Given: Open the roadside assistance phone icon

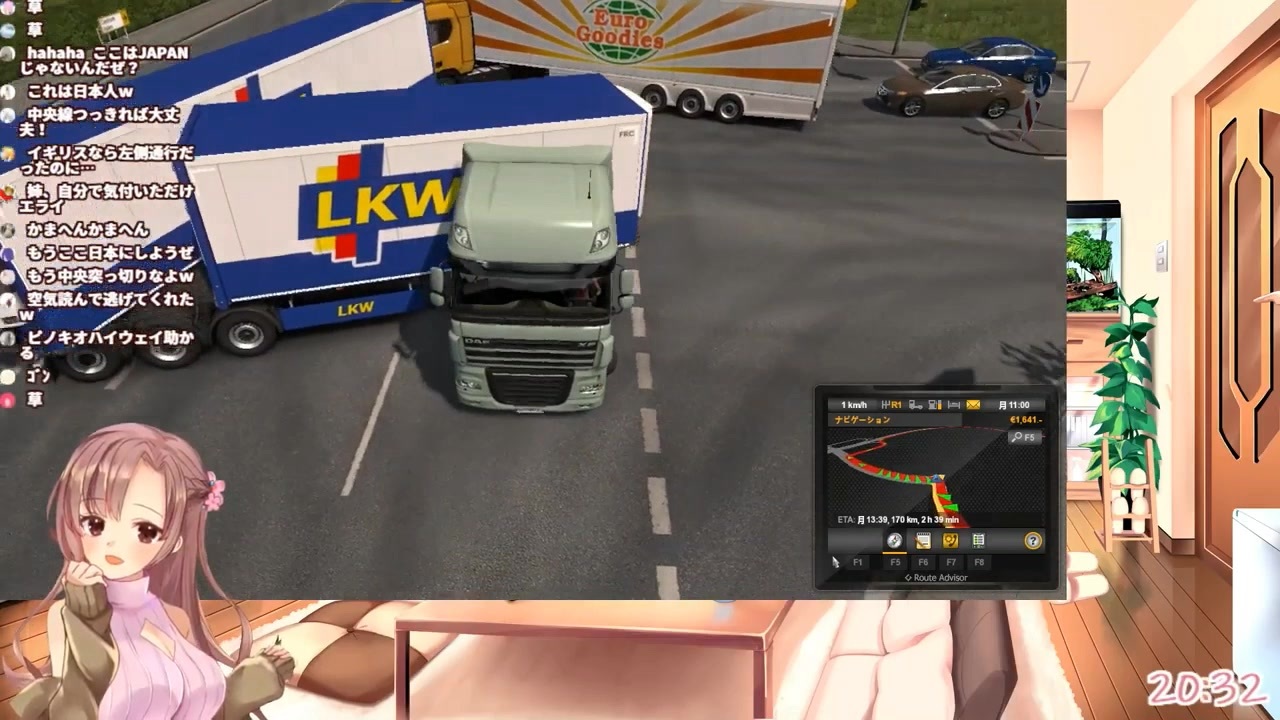Looking at the screenshot, I should click(951, 541).
